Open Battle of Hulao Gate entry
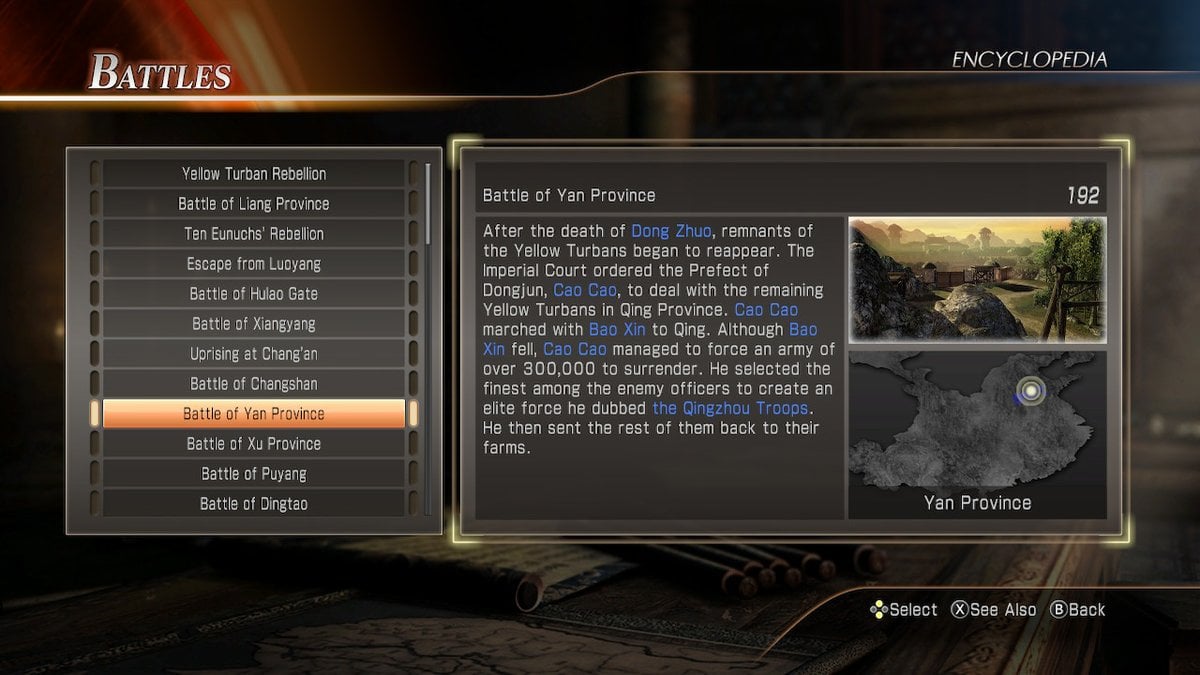 (x=254, y=294)
